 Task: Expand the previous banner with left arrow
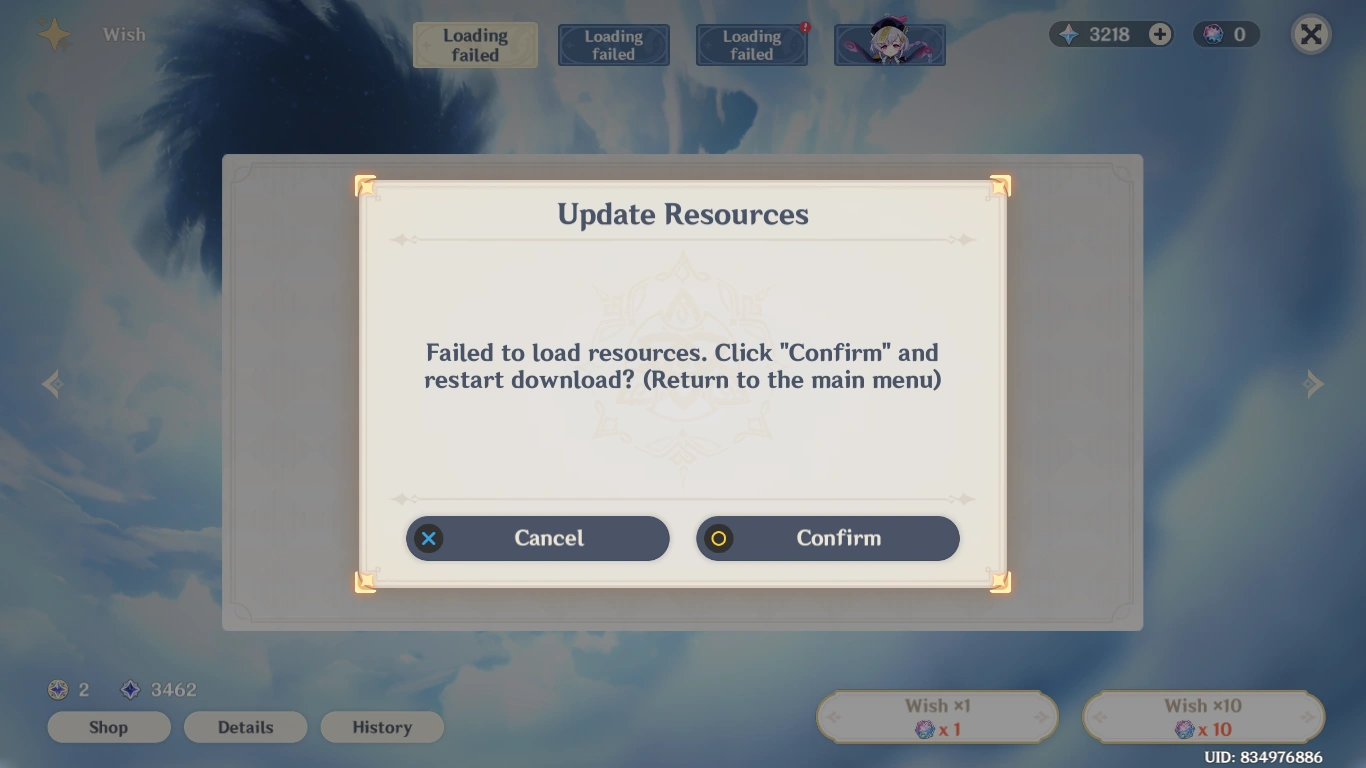tap(51, 384)
